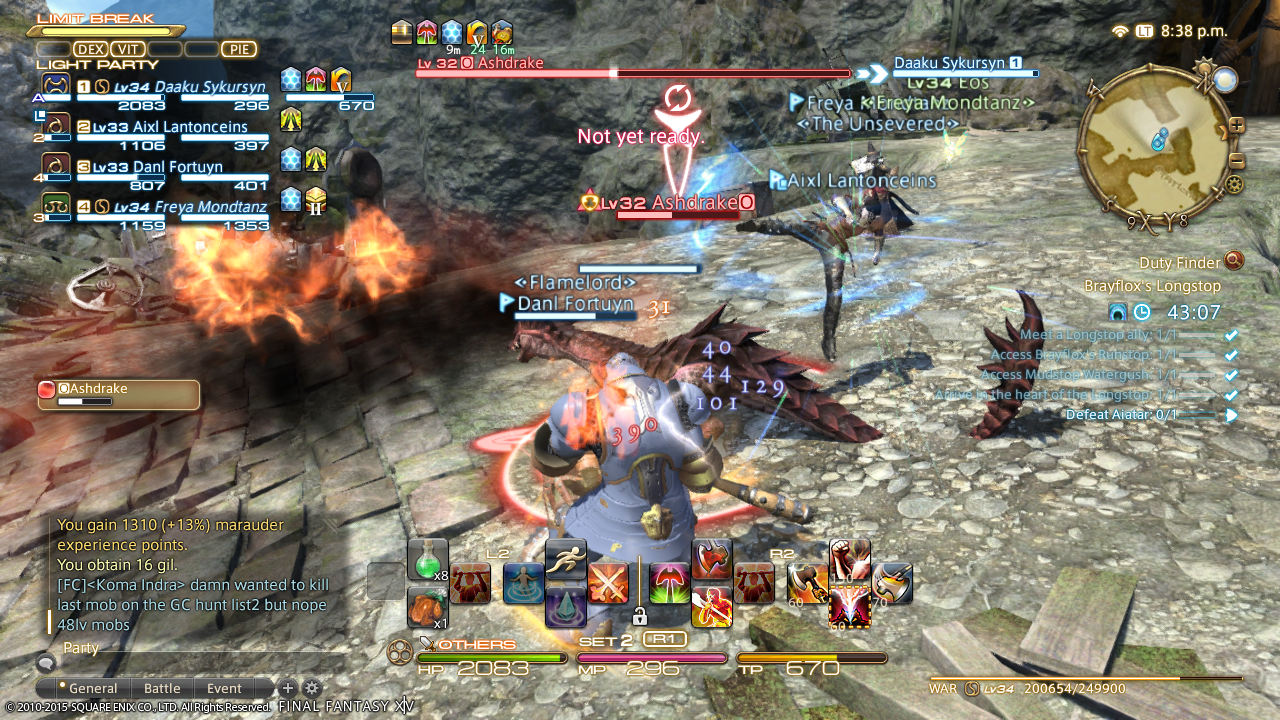The width and height of the screenshot is (1280, 720).
Task: Use the blue crystal ability icon
Action: coord(566,607)
